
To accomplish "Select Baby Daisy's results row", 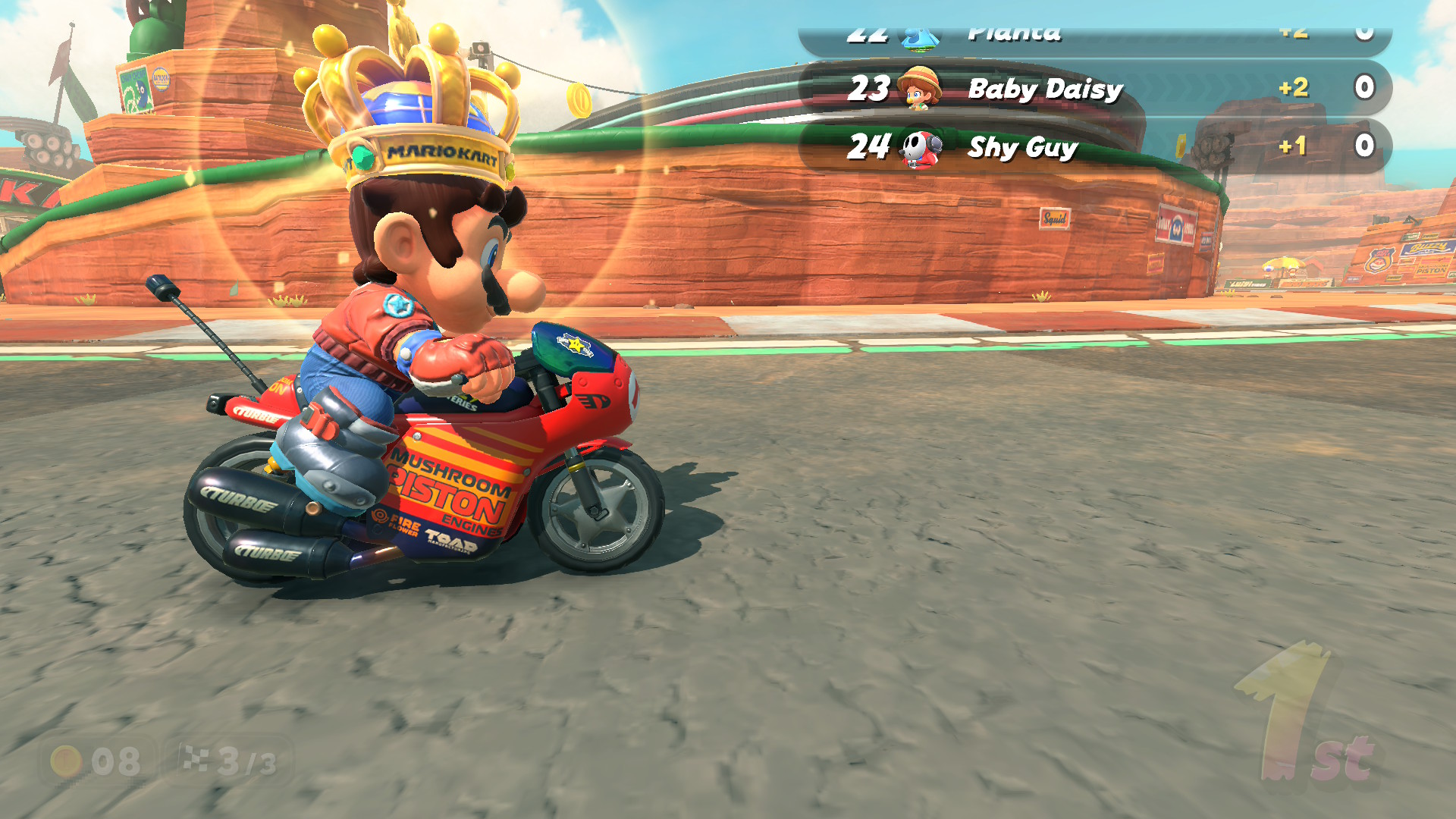I will point(1095,88).
